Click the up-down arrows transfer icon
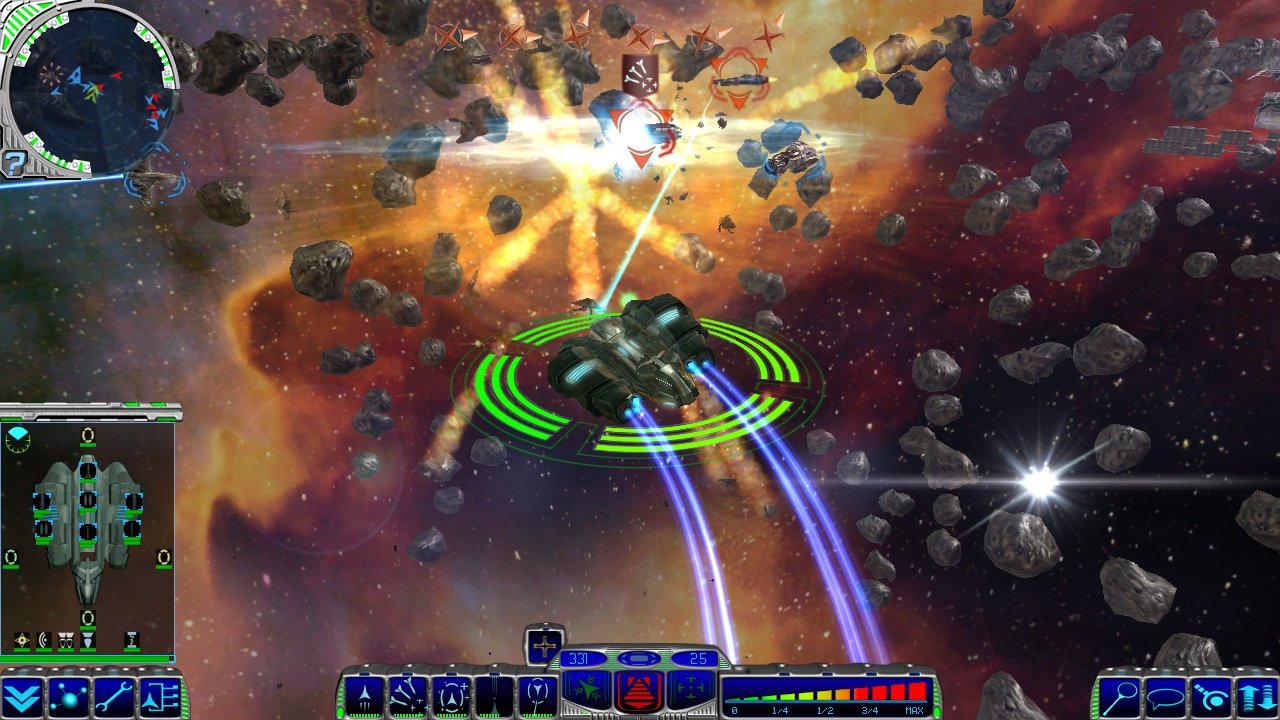 tap(1256, 697)
